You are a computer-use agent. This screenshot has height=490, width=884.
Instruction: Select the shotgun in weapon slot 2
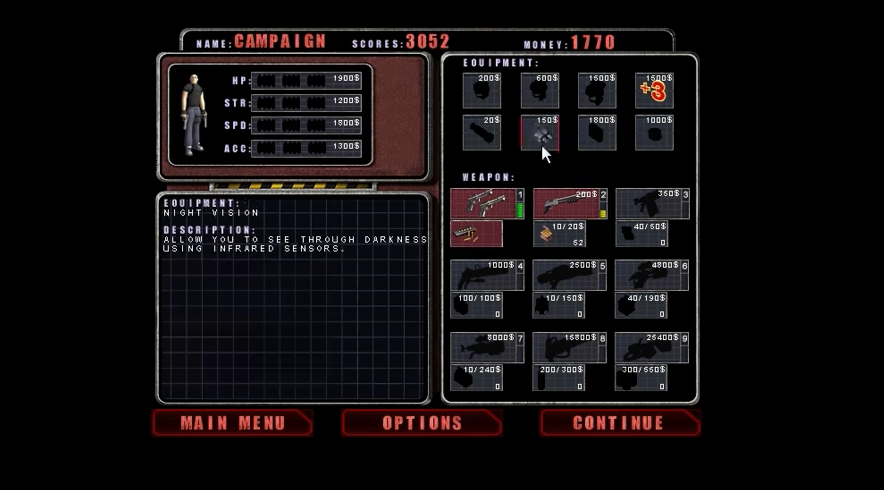tap(570, 203)
